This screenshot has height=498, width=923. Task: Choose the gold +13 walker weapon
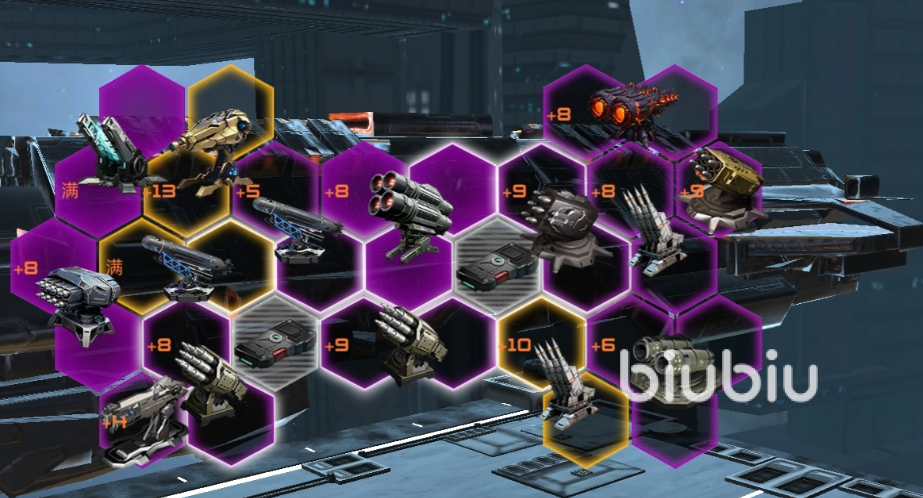click(x=209, y=147)
